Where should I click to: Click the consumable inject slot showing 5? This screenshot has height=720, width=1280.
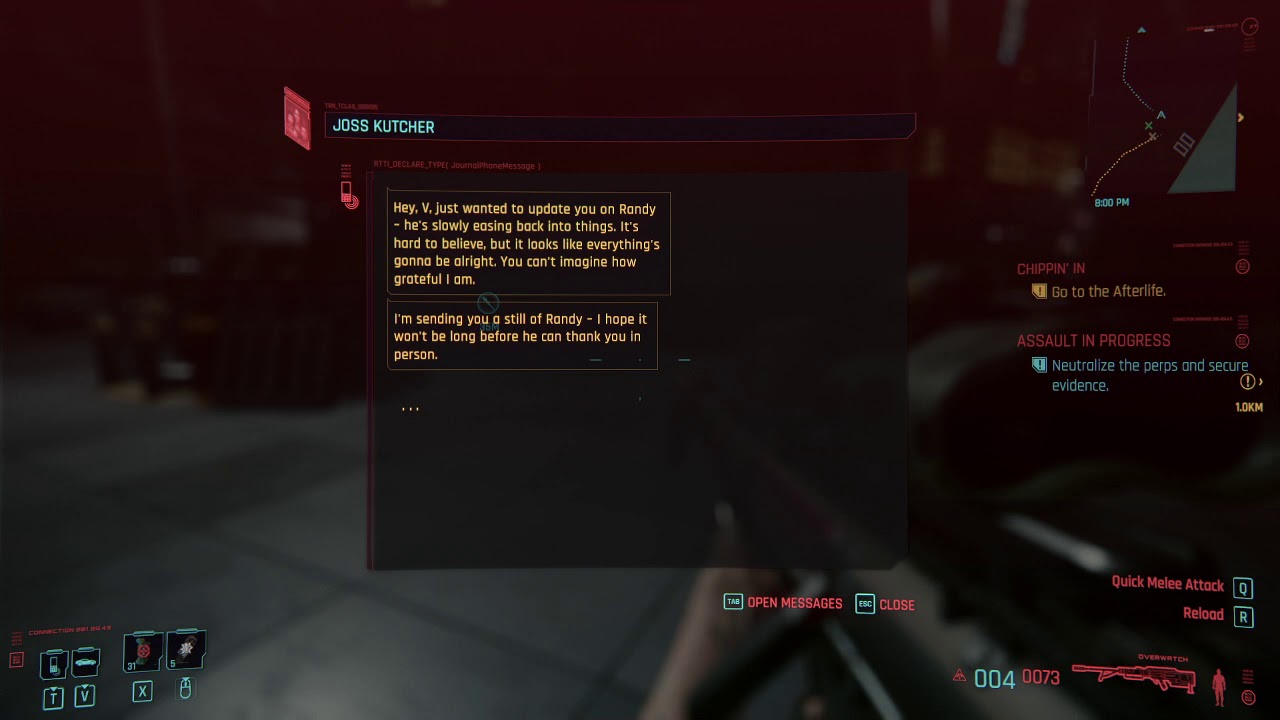[x=184, y=652]
